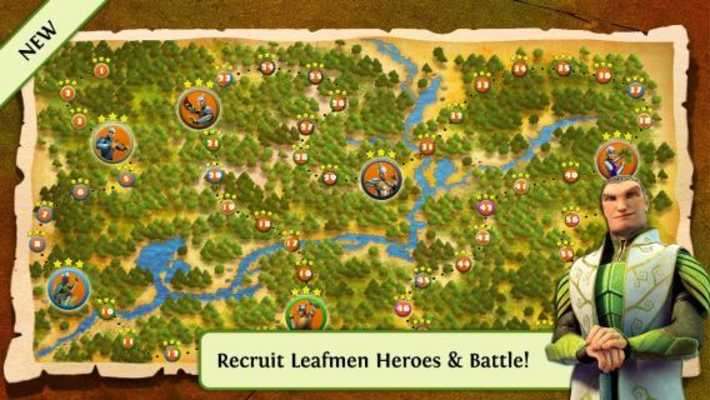Select the green-ringed hero portrait node
This screenshot has width=710, height=400.
(x=306, y=314)
